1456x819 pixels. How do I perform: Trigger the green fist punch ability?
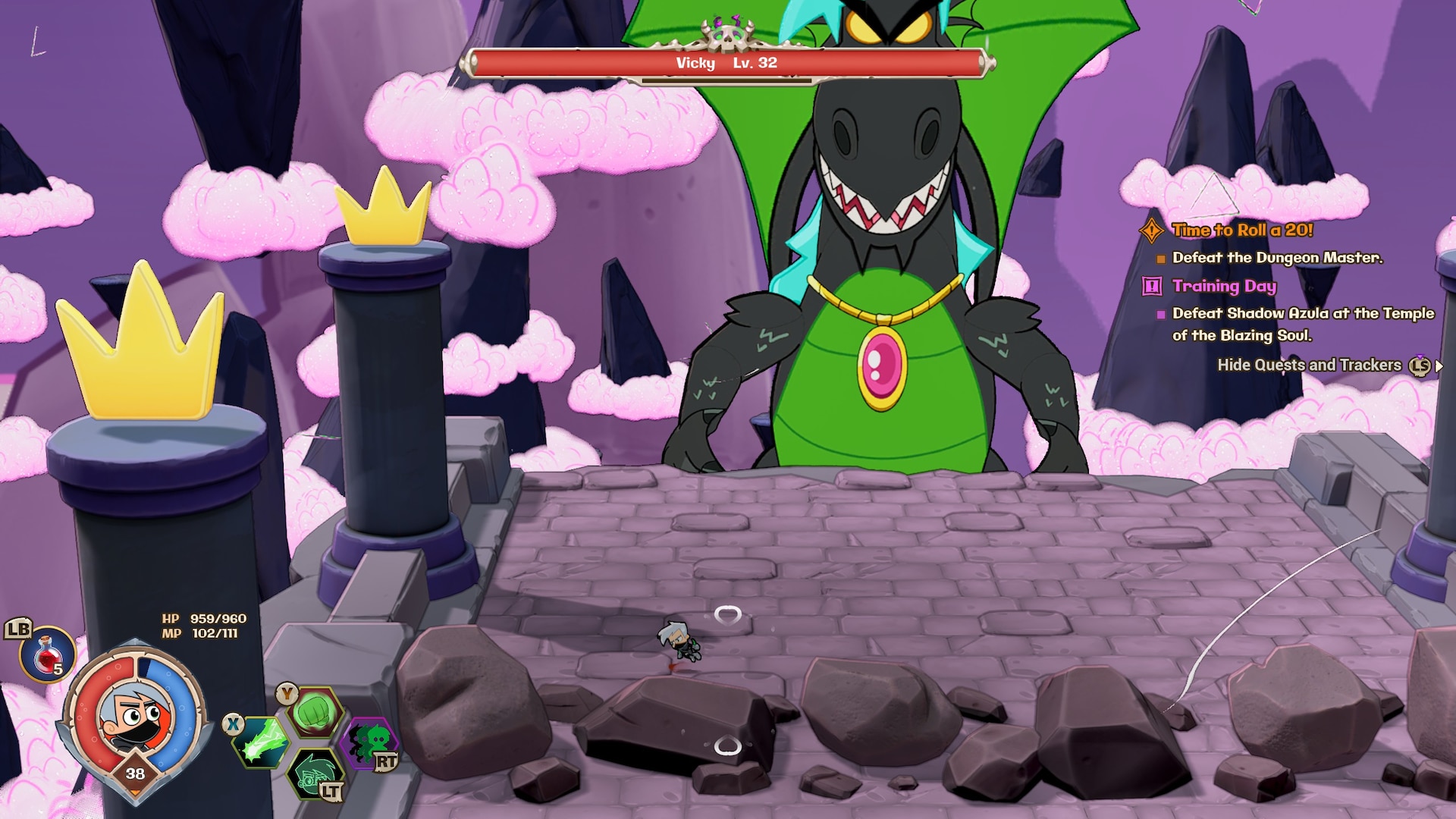[x=315, y=712]
